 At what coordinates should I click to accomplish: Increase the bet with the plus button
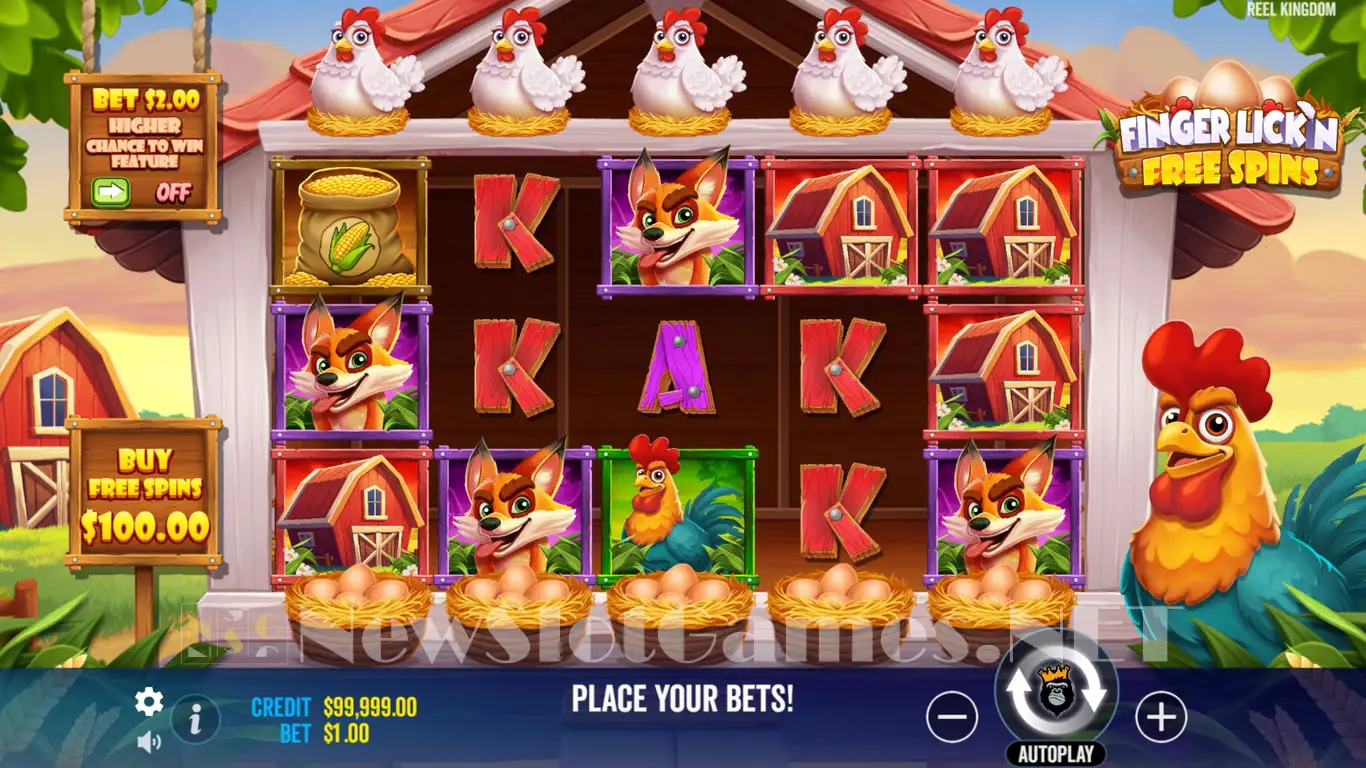(x=1161, y=717)
